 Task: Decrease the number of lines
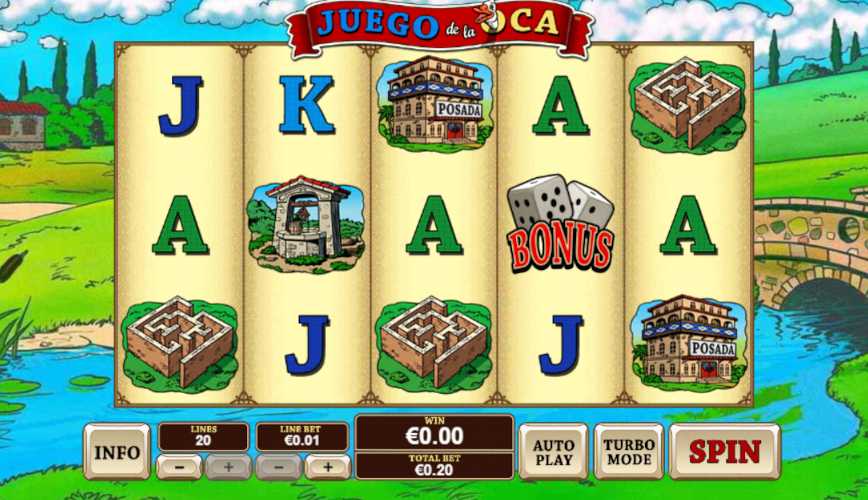(179, 467)
